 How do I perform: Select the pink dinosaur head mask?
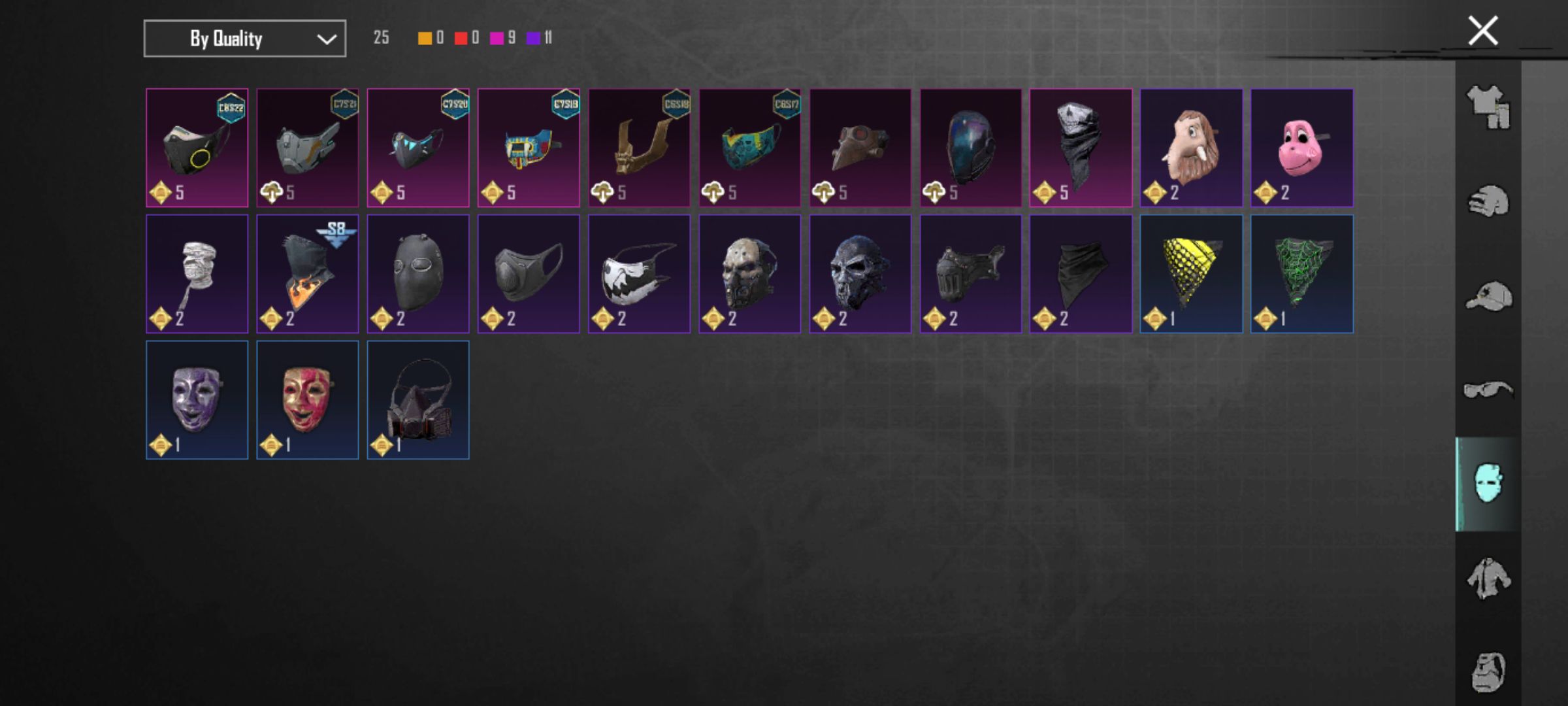(1301, 148)
